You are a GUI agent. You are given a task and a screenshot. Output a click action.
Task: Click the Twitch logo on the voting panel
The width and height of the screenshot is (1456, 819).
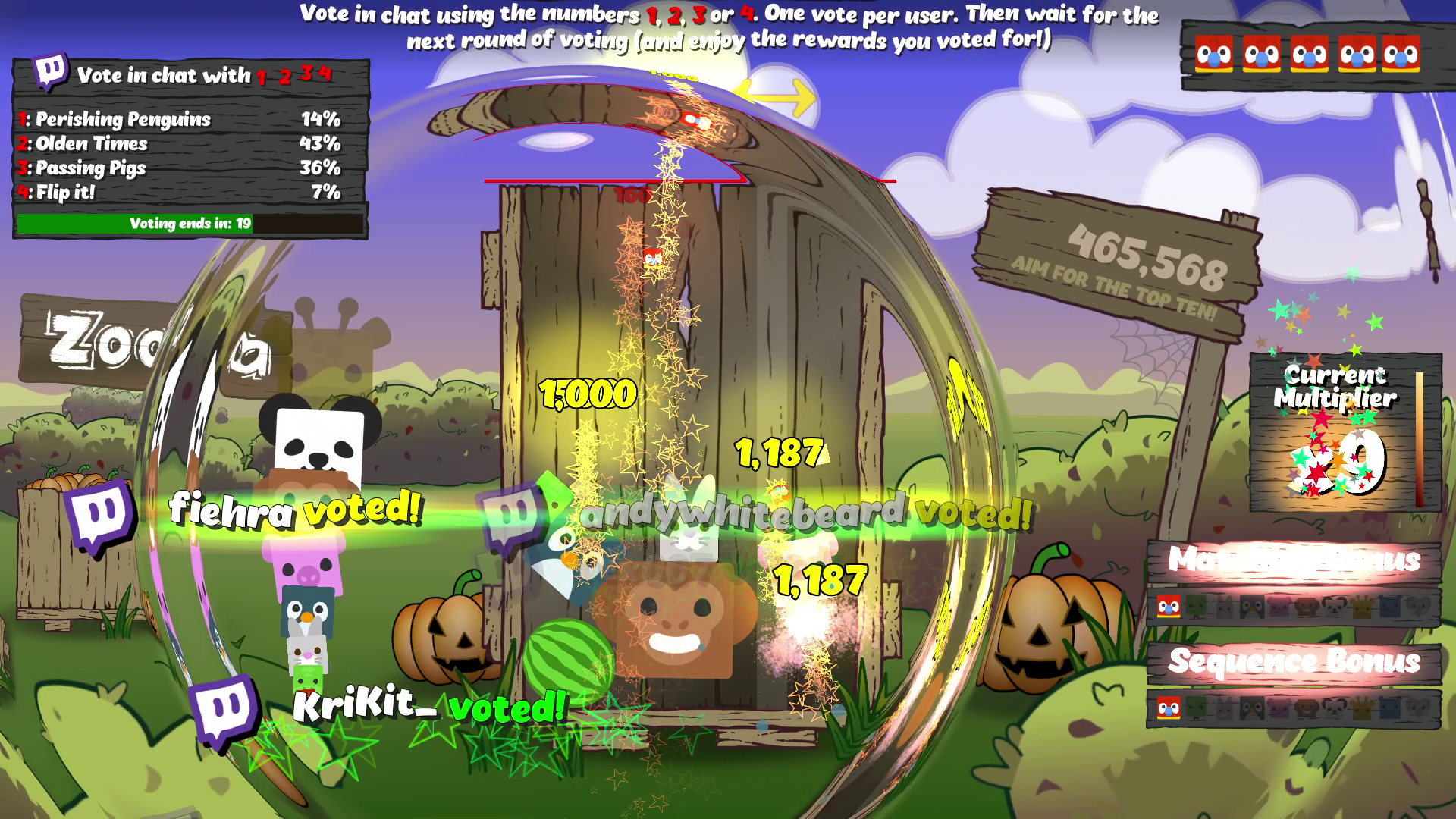(51, 73)
